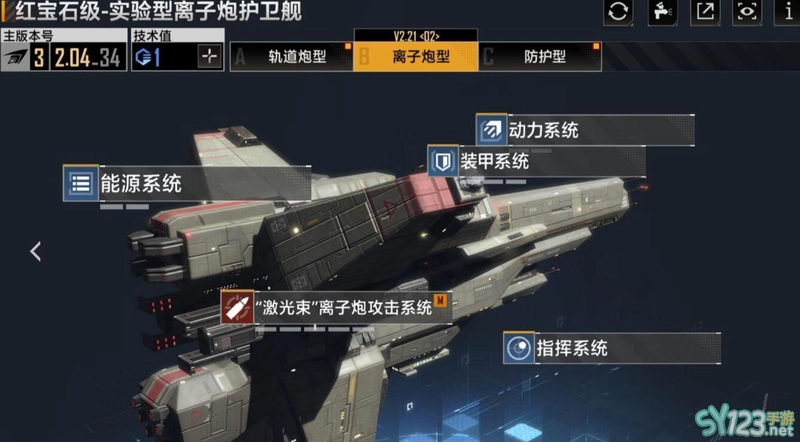Choose the 防护型 variant tab

(540, 57)
